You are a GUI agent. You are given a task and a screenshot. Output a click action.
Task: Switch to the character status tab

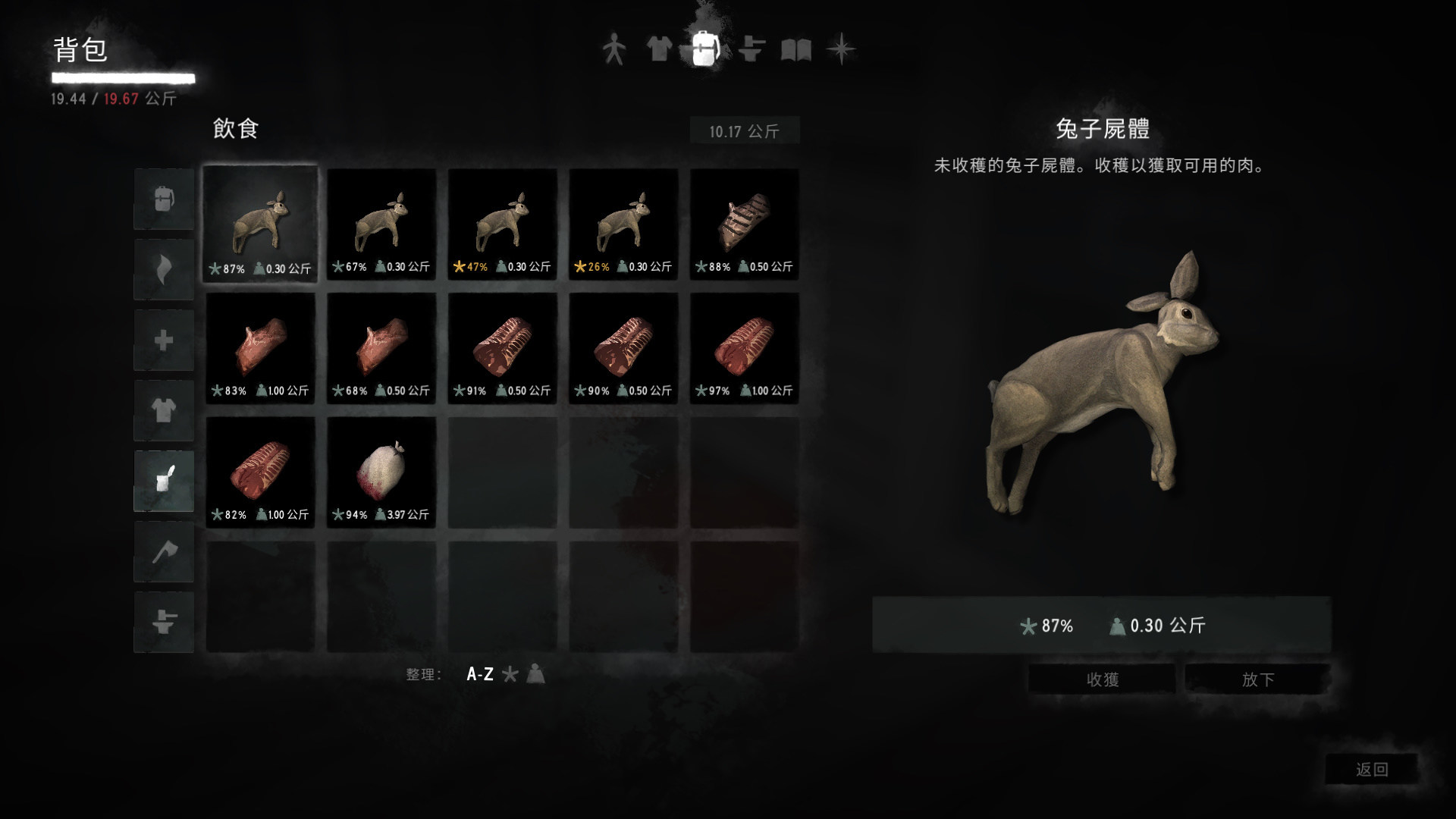click(613, 50)
